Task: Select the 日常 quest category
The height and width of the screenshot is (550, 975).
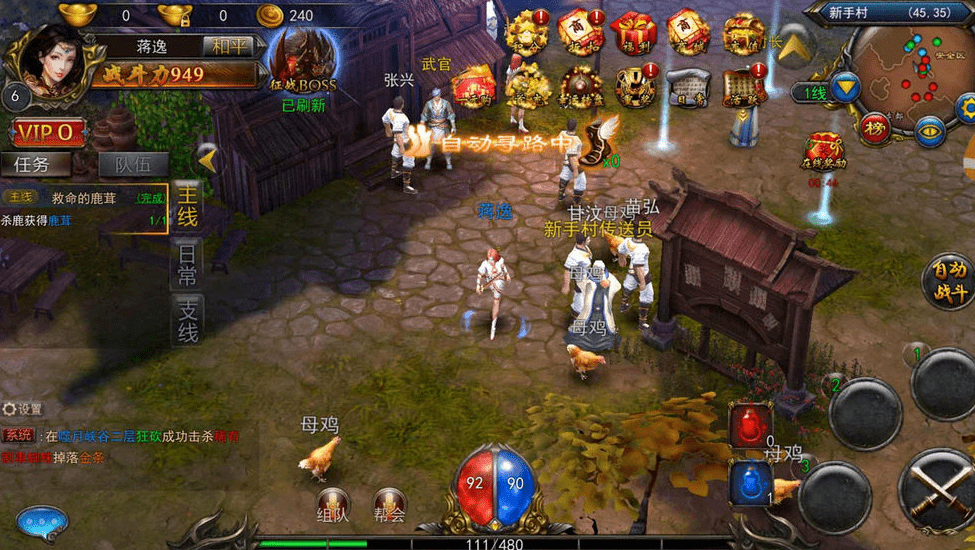Action: coord(187,263)
